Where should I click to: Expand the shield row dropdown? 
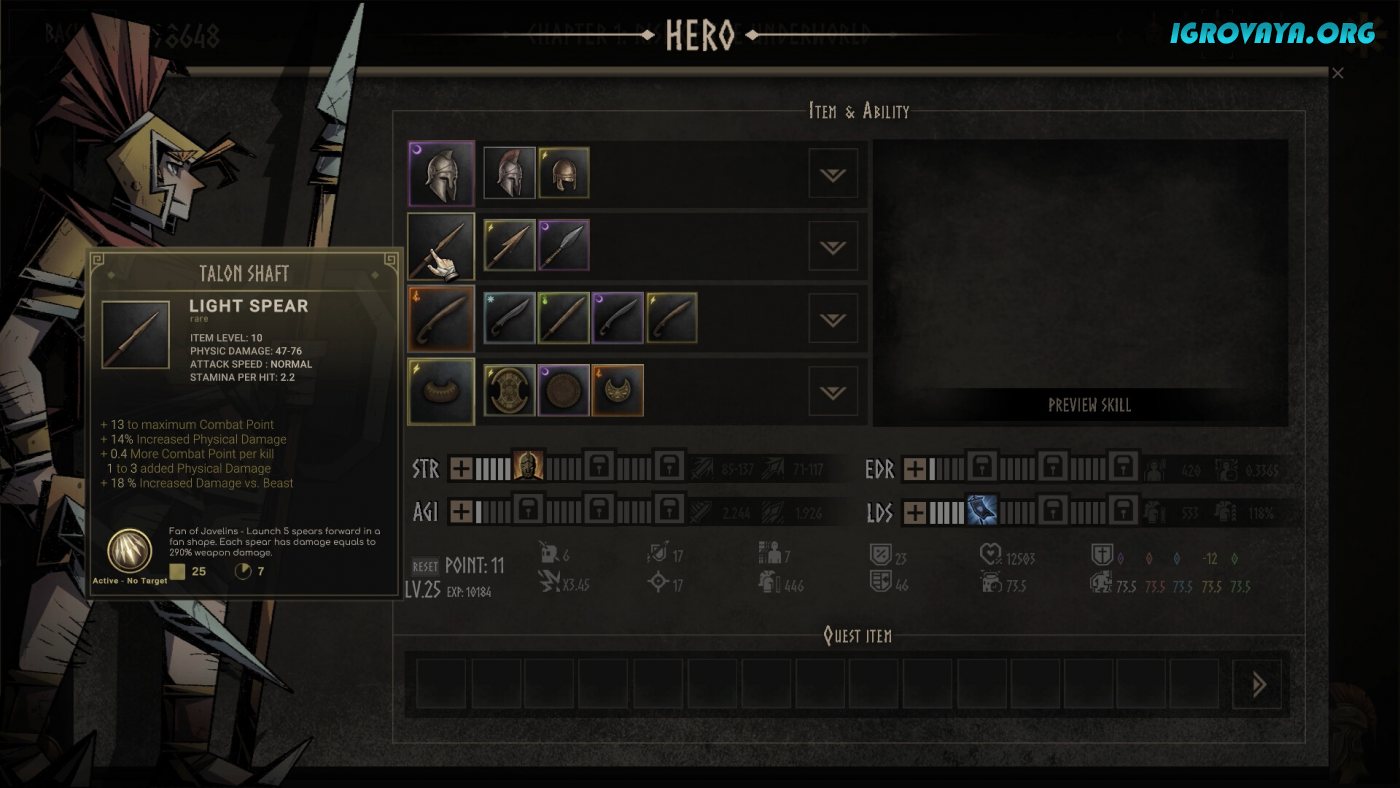[x=833, y=391]
